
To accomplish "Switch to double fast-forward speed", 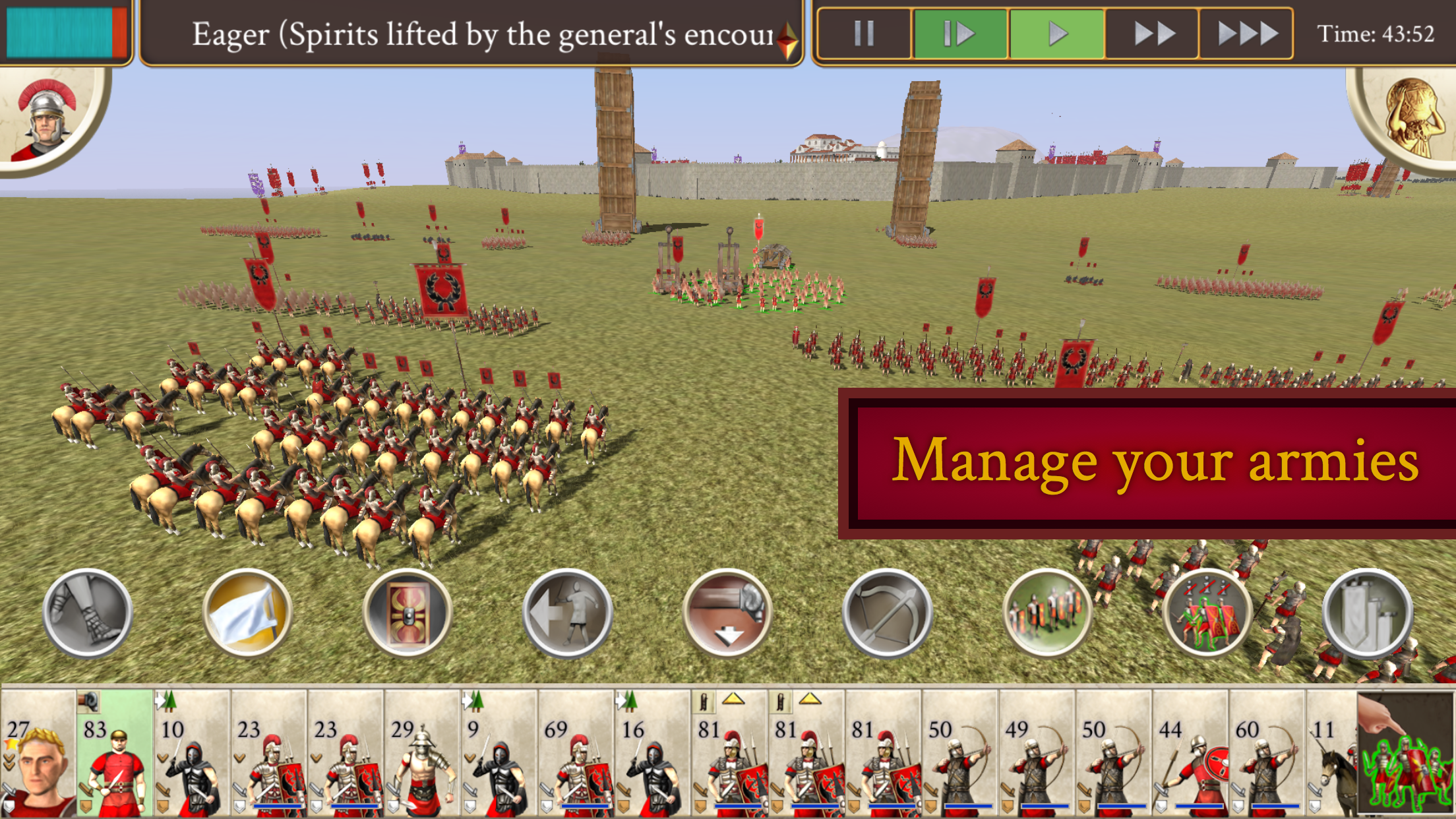I will [1153, 34].
